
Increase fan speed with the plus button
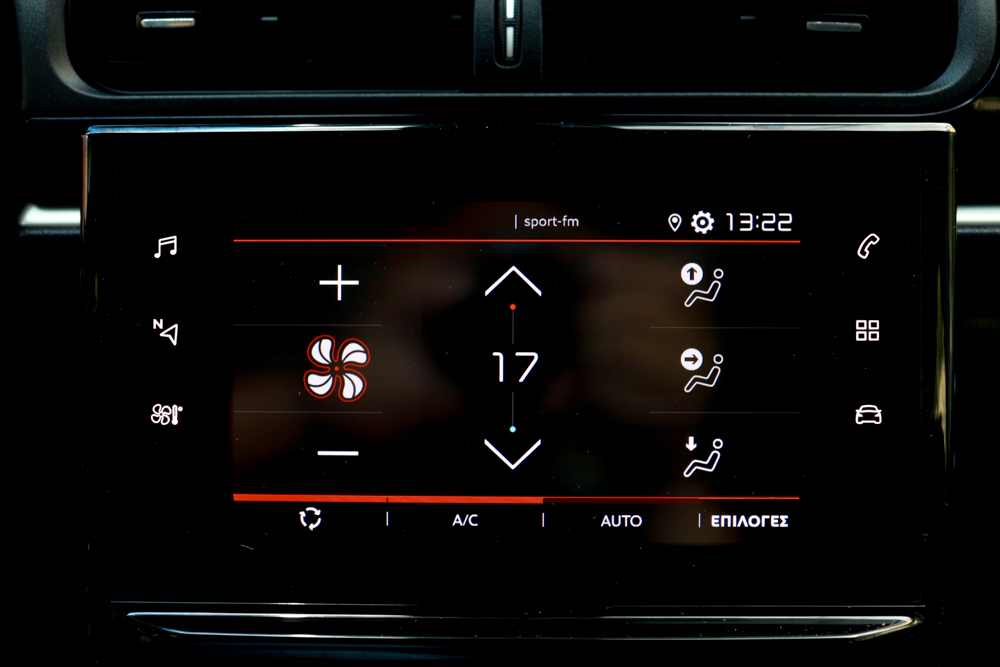coord(338,285)
